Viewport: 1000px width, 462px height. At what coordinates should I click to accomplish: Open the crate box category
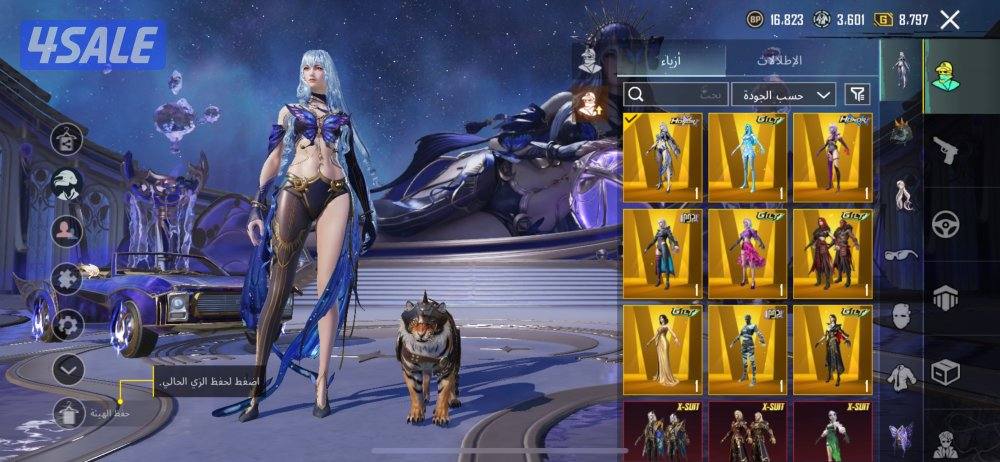pyautogui.click(x=943, y=372)
